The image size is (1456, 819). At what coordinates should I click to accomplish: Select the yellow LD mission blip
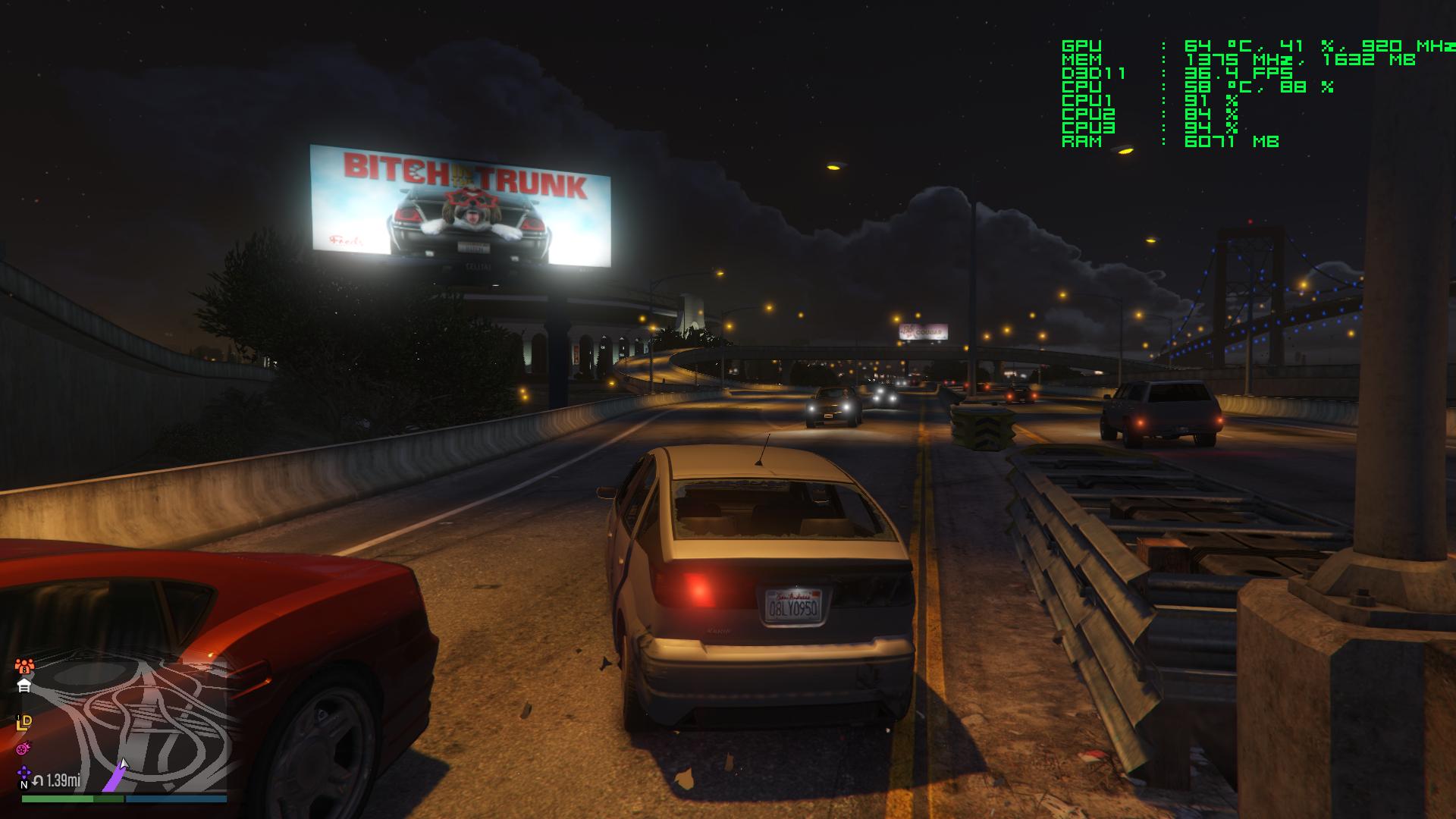click(x=24, y=723)
